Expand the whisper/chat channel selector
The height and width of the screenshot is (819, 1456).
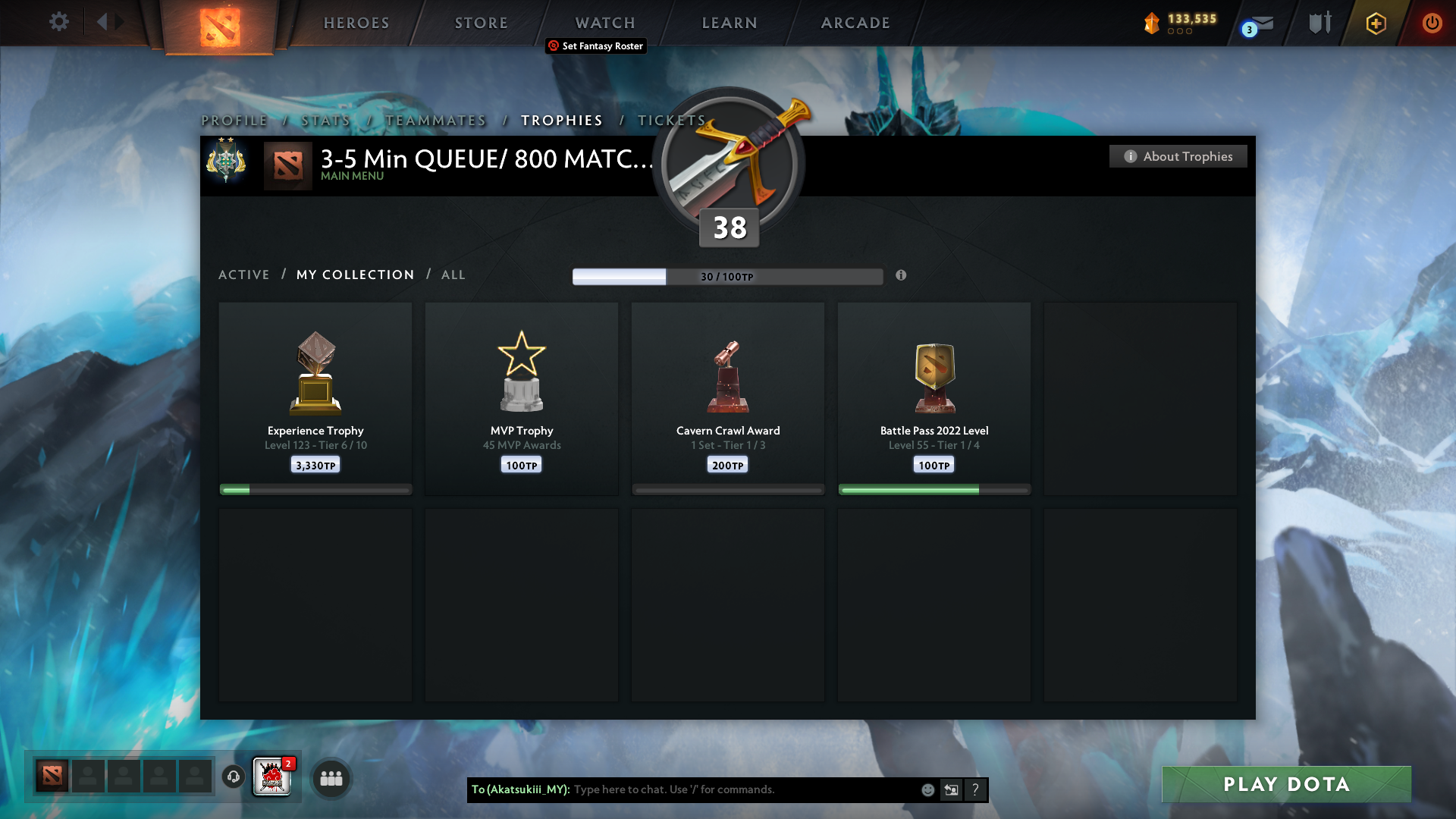pos(952,789)
